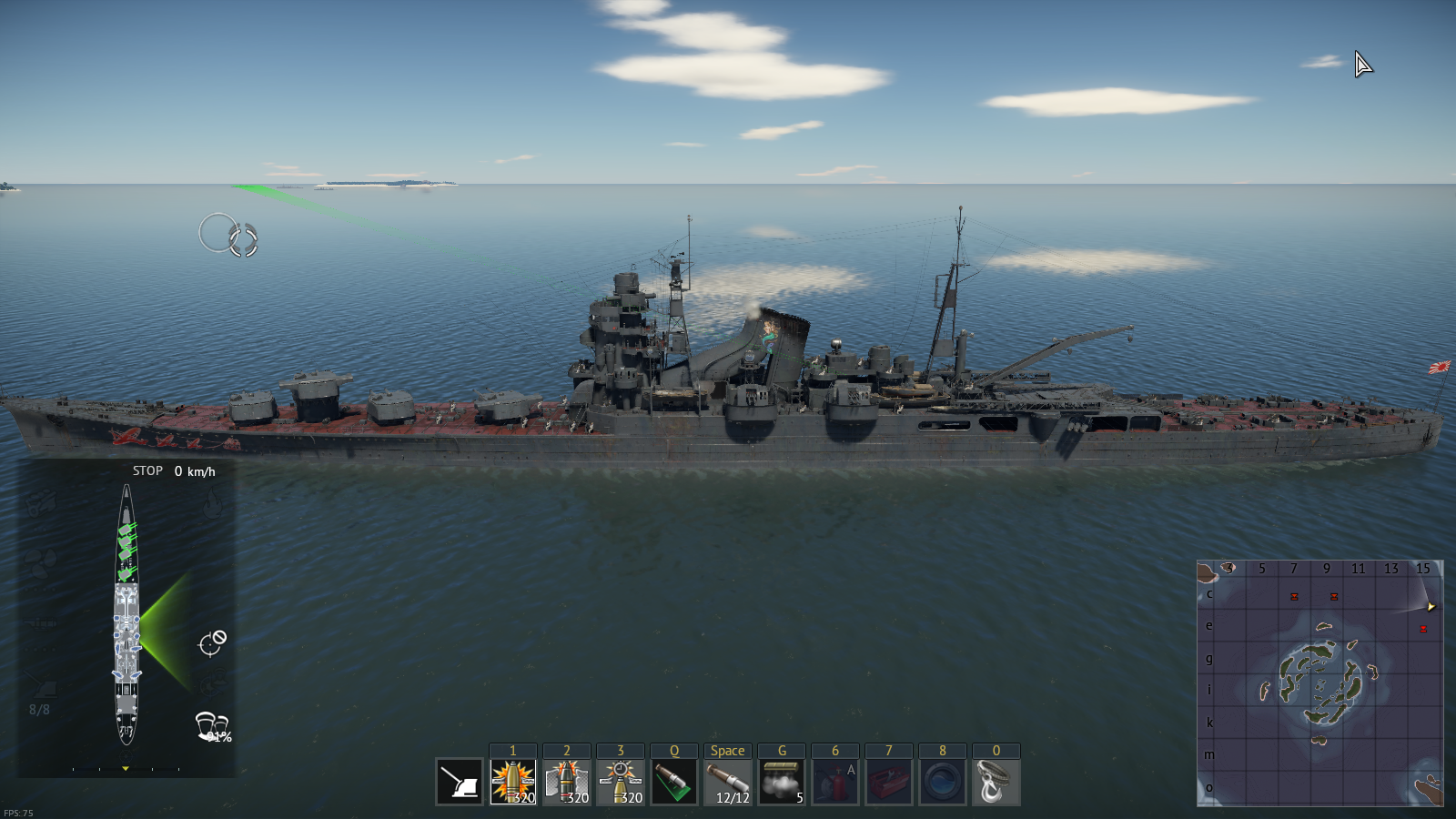Start repairs with the red toolbox icon
This screenshot has height=819, width=1456.
(889, 782)
